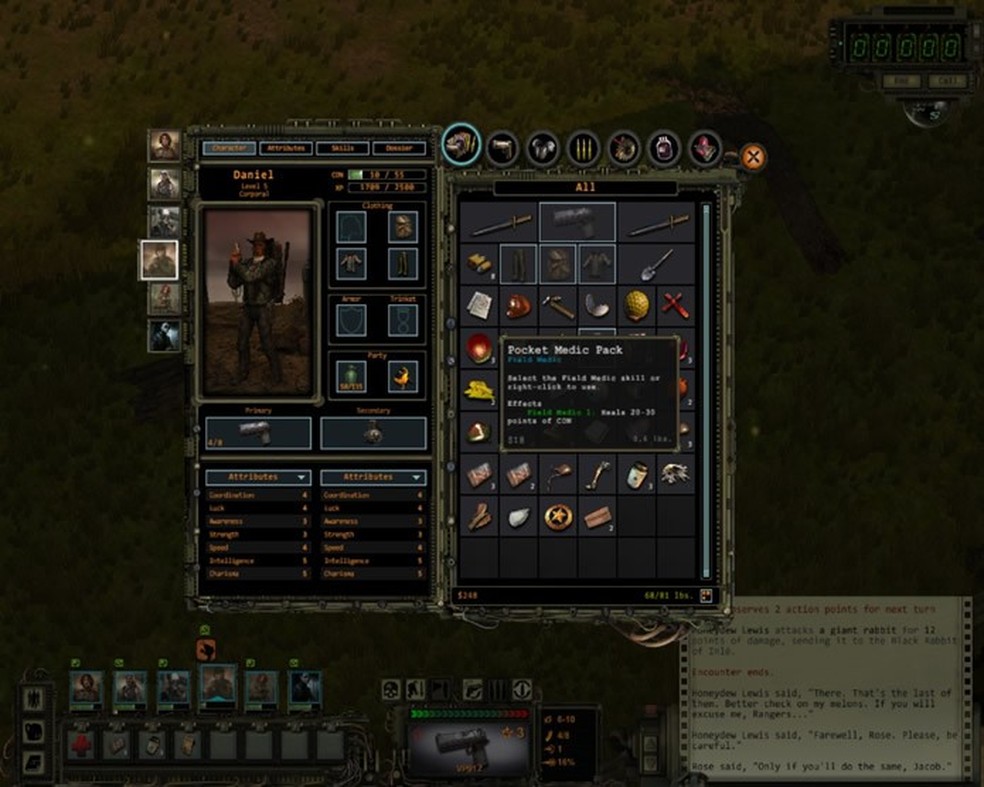Click the Secondary weapon slot
Image resolution: width=984 pixels, height=787 pixels.
click(x=373, y=432)
